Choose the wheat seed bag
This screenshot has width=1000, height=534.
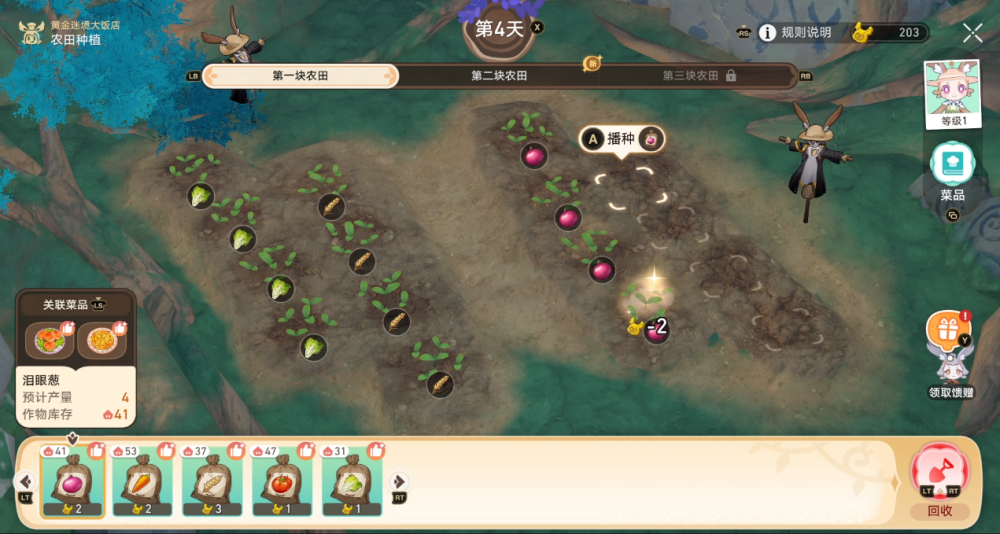tap(212, 482)
